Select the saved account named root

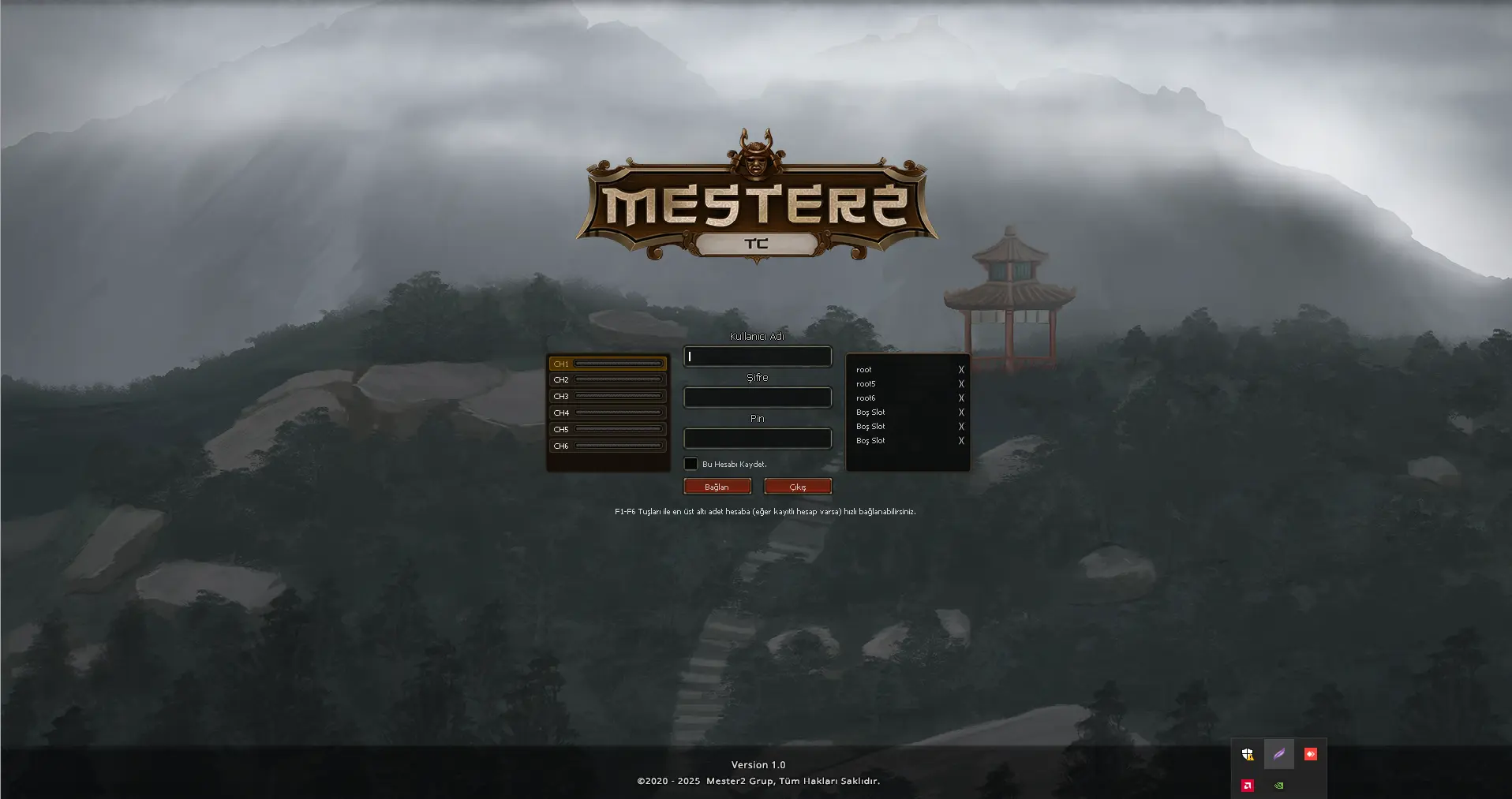point(864,370)
